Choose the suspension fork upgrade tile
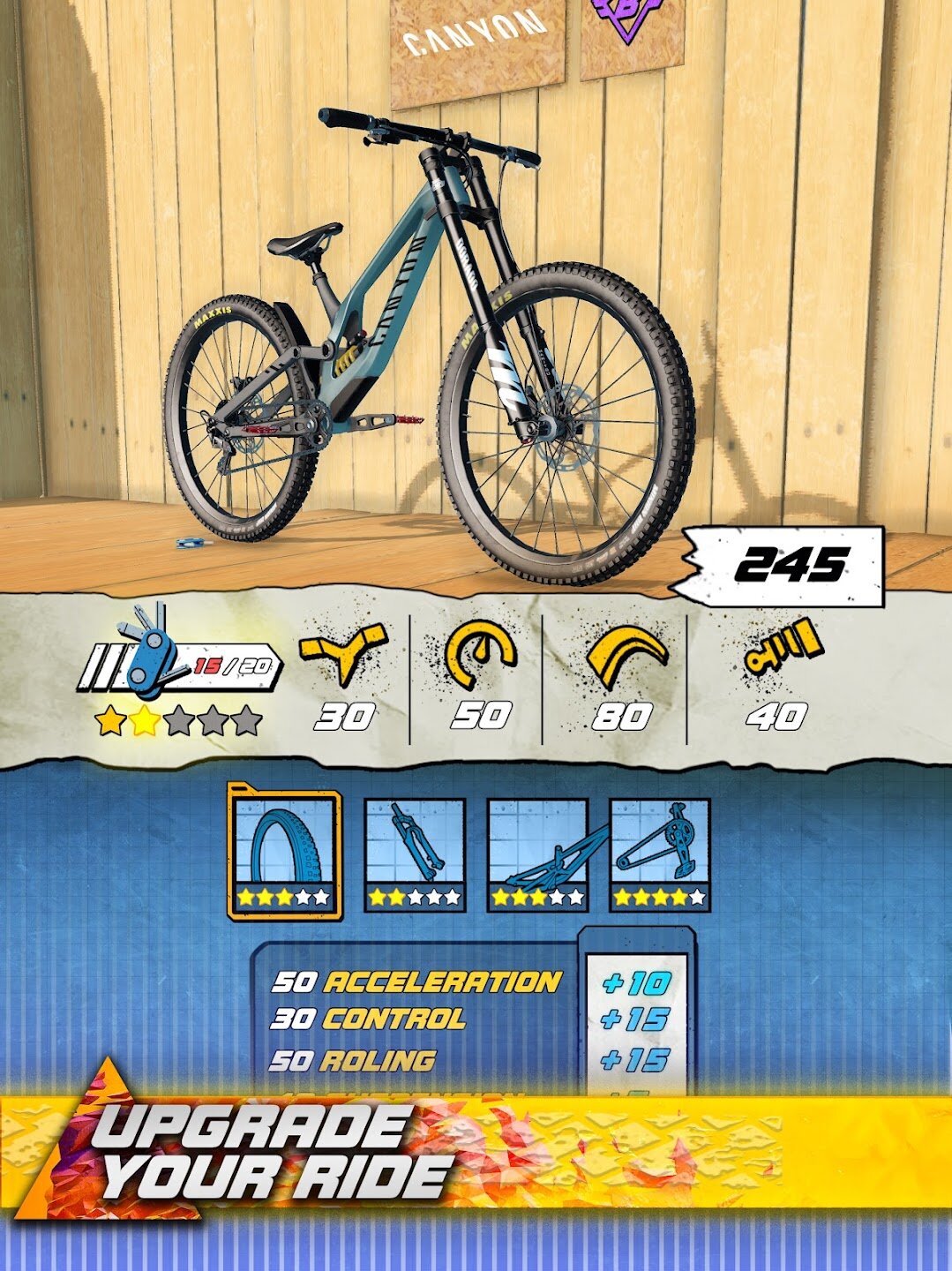 pos(415,854)
